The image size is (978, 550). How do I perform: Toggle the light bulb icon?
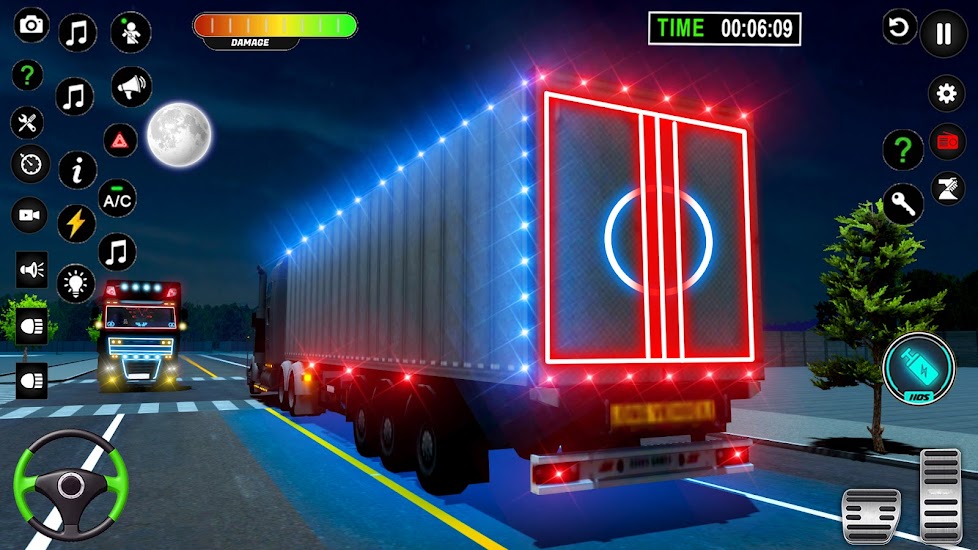76,283
